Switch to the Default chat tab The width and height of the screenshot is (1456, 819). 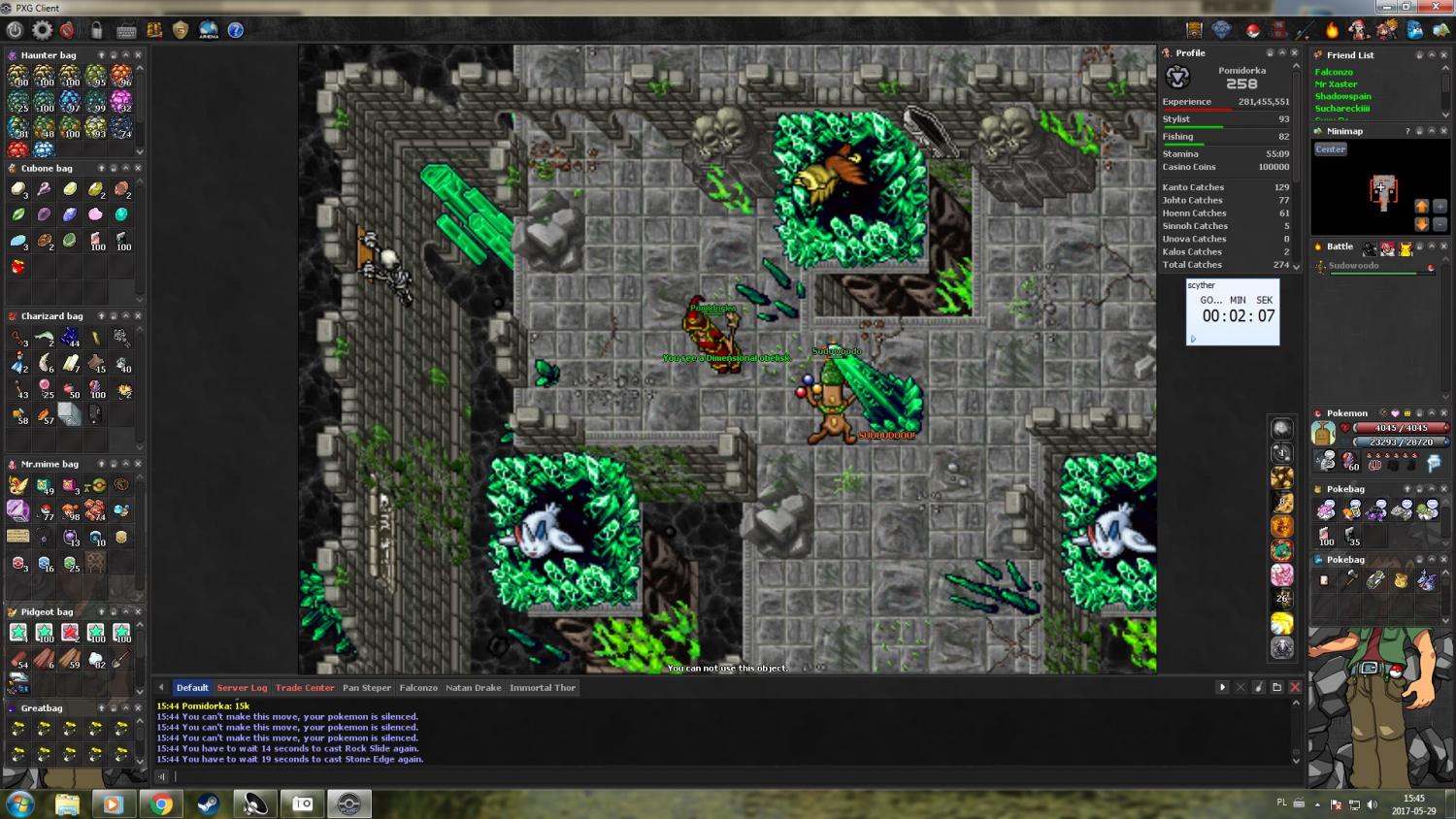pos(192,688)
